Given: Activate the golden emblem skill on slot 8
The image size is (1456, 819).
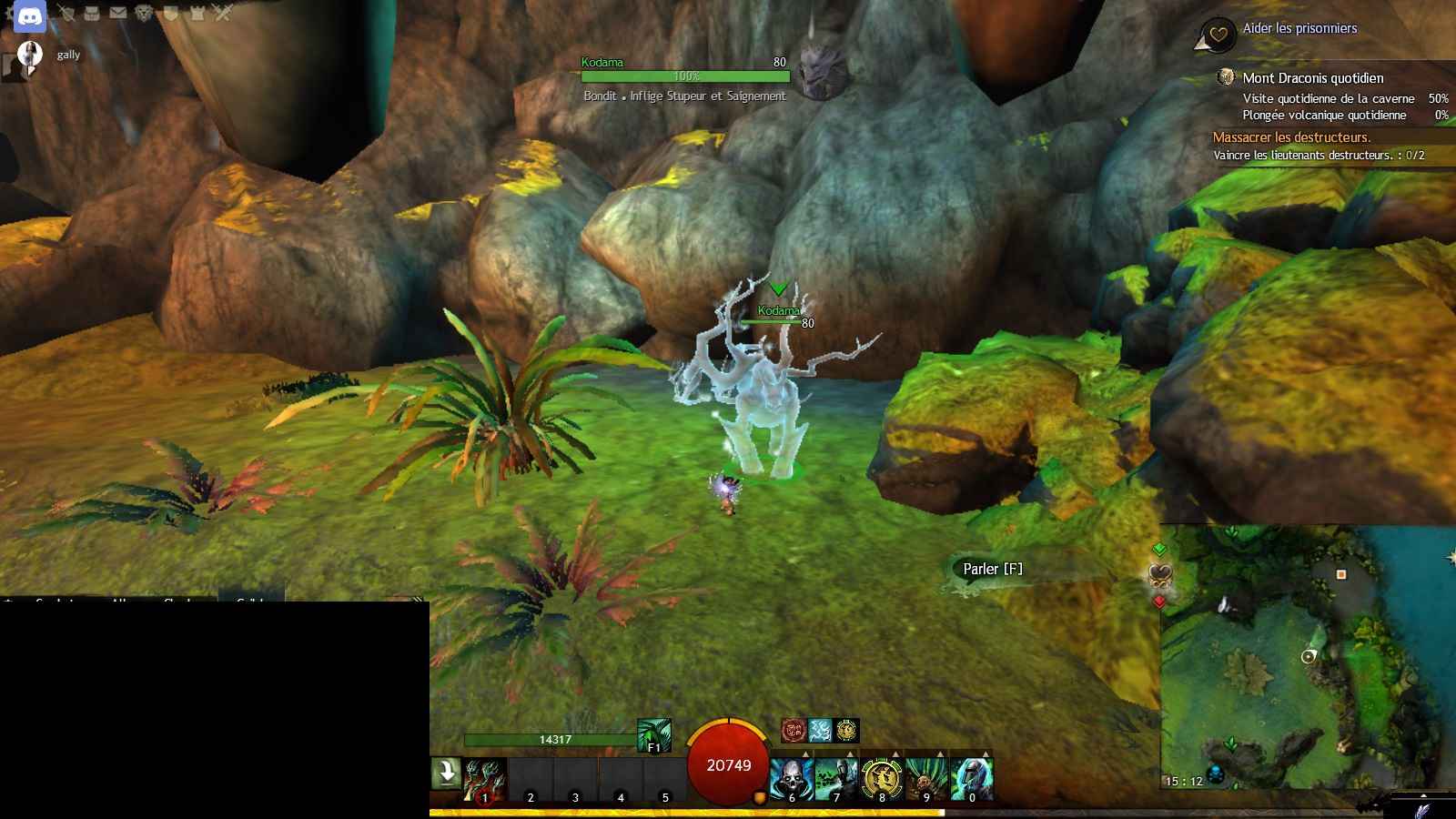Looking at the screenshot, I should coord(881,781).
